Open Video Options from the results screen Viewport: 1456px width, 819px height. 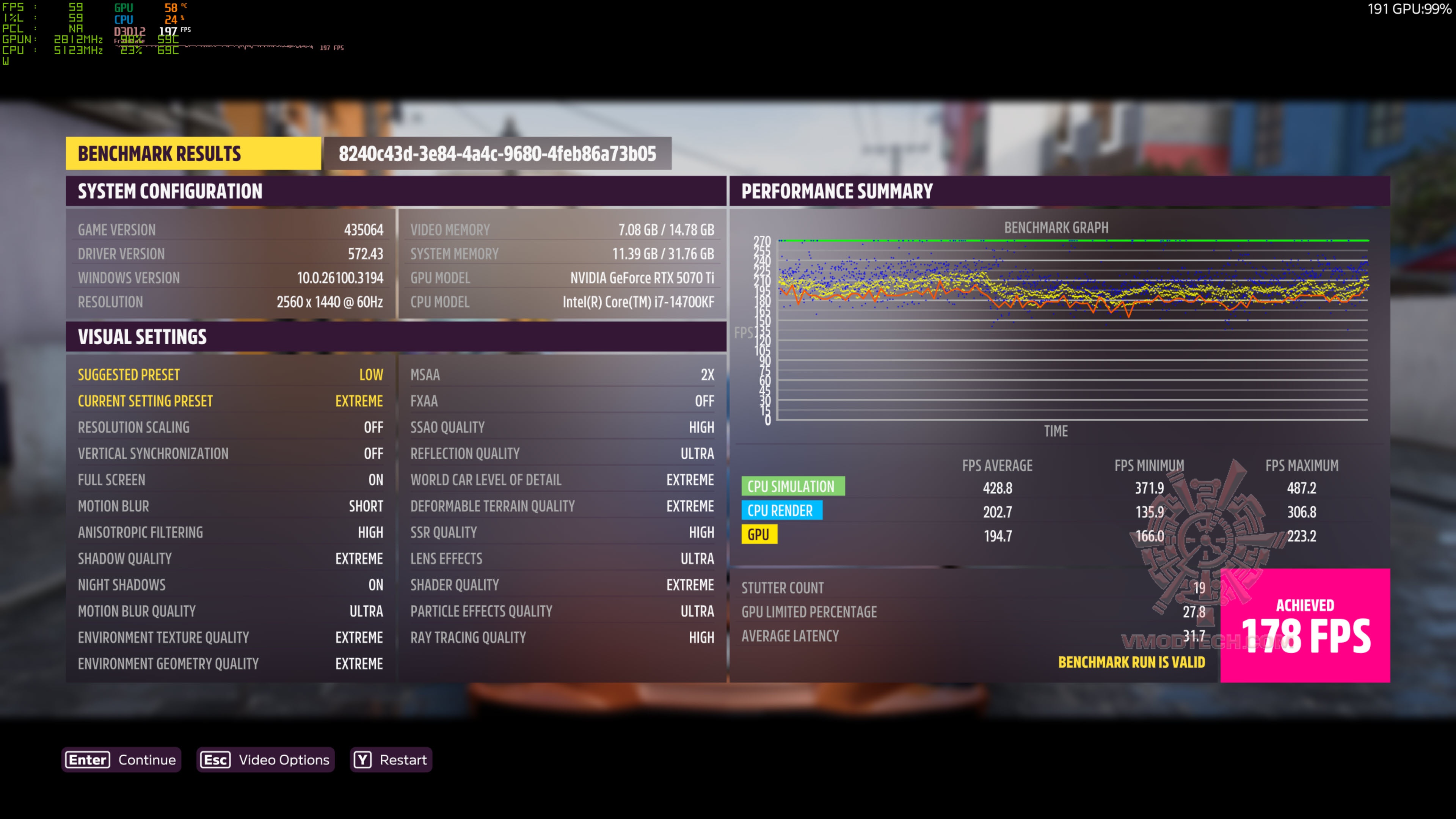point(265,759)
